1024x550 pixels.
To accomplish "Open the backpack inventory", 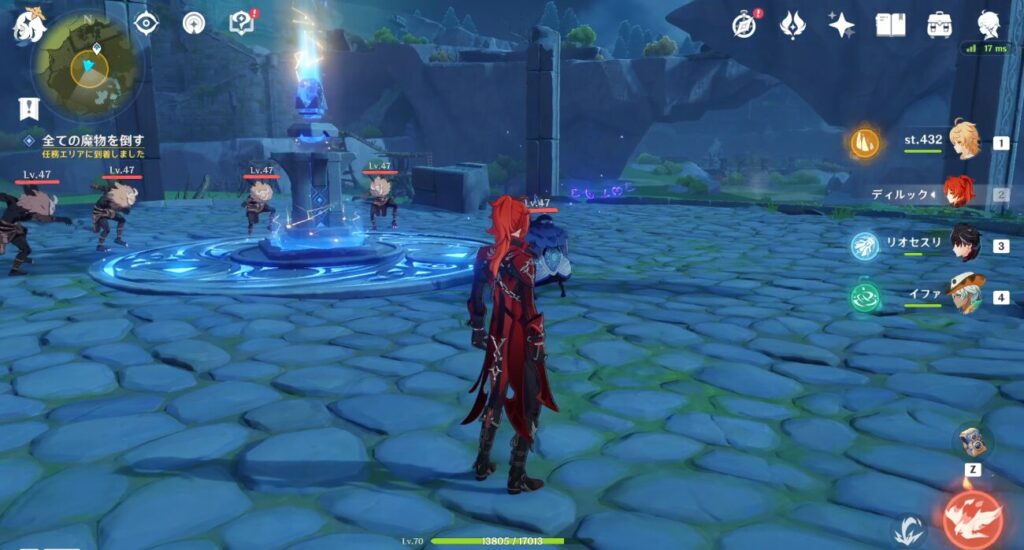I will (x=939, y=24).
